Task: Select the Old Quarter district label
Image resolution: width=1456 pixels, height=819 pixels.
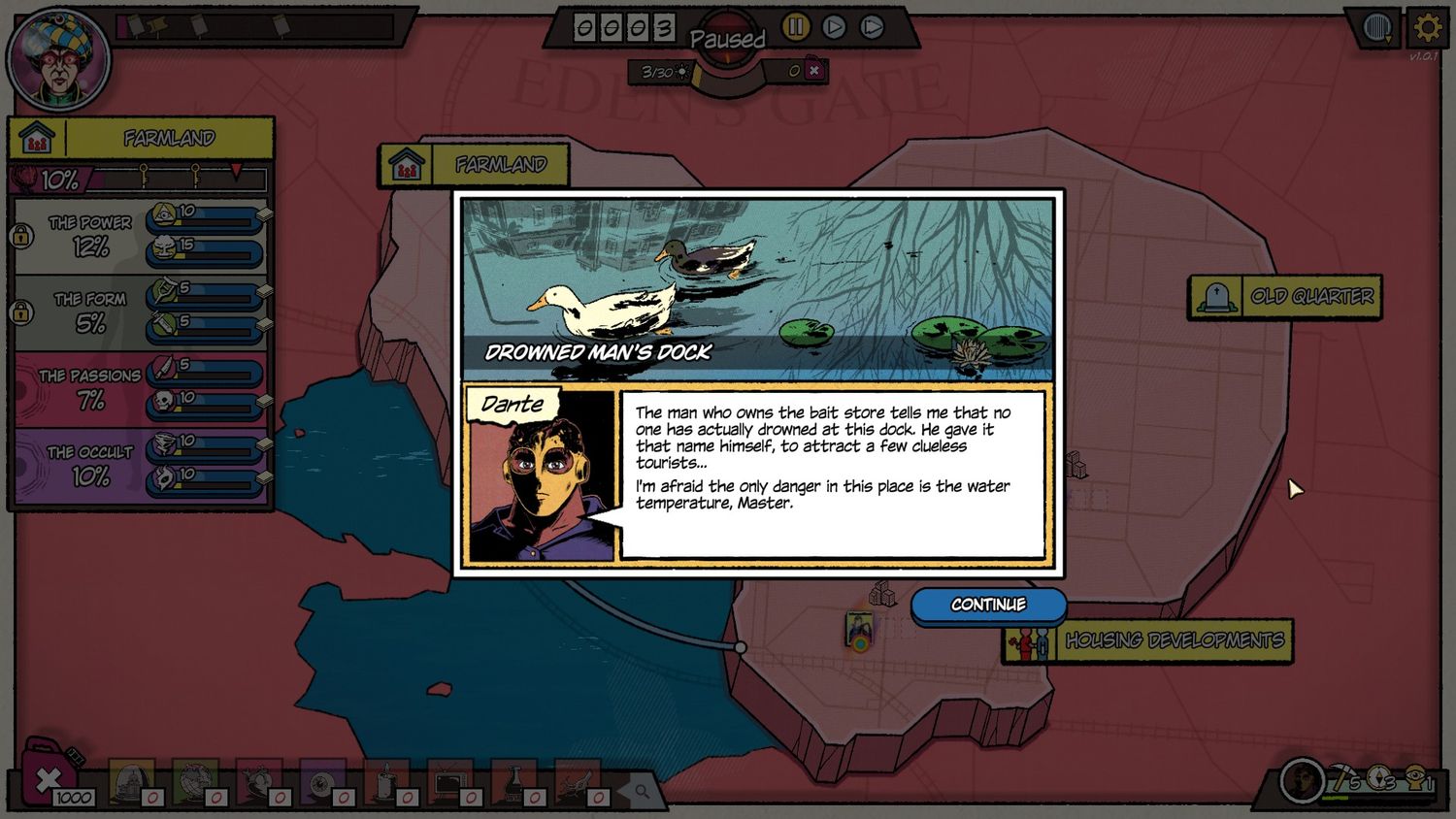Action: pyautogui.click(x=1285, y=297)
